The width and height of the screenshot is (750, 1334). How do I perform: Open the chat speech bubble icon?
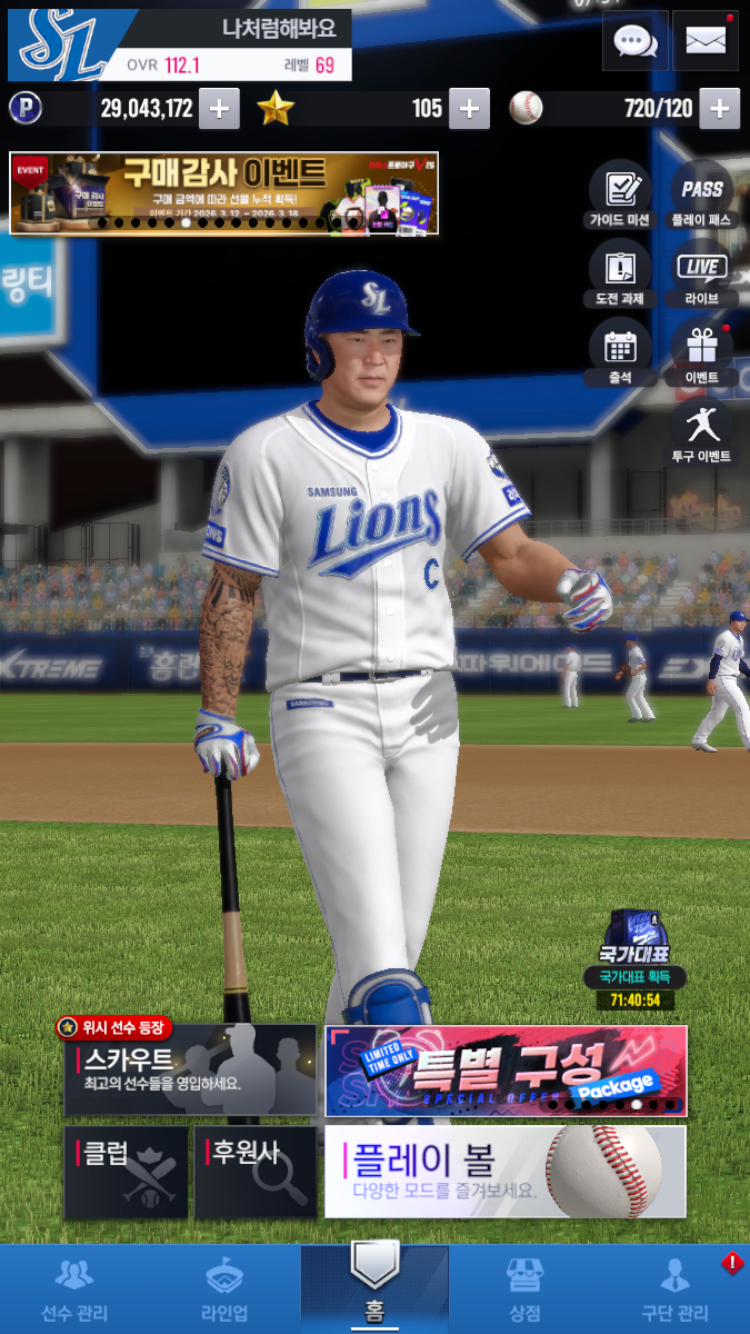(x=635, y=41)
